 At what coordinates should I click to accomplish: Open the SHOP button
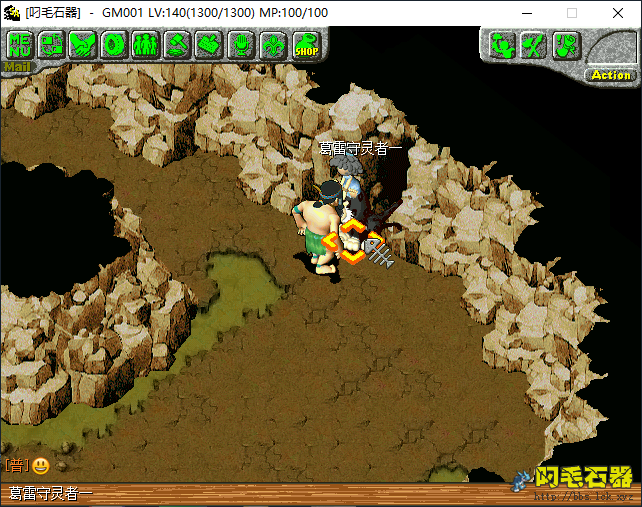305,46
